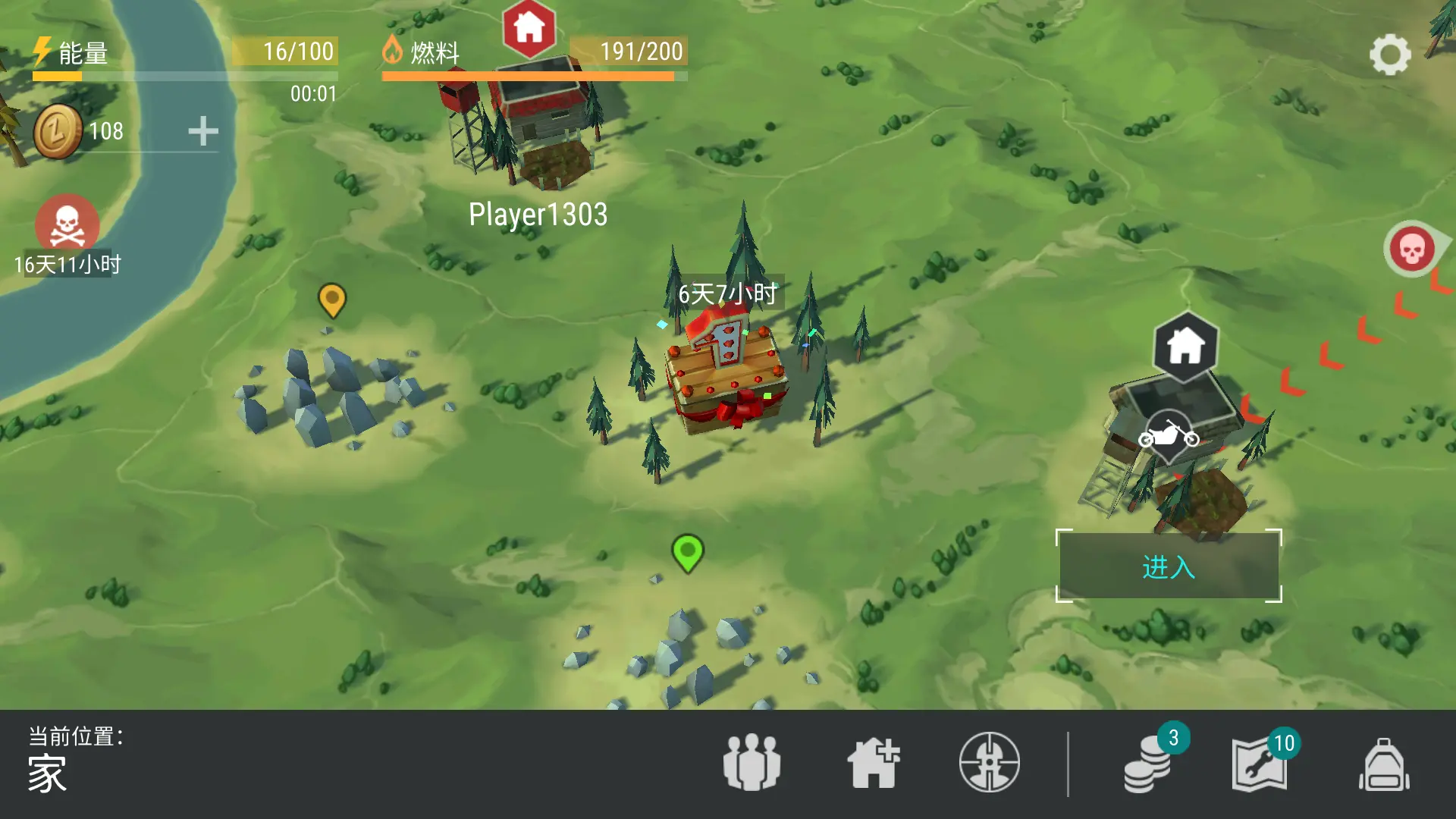Tap the motorcycle travel icon

1169,436
